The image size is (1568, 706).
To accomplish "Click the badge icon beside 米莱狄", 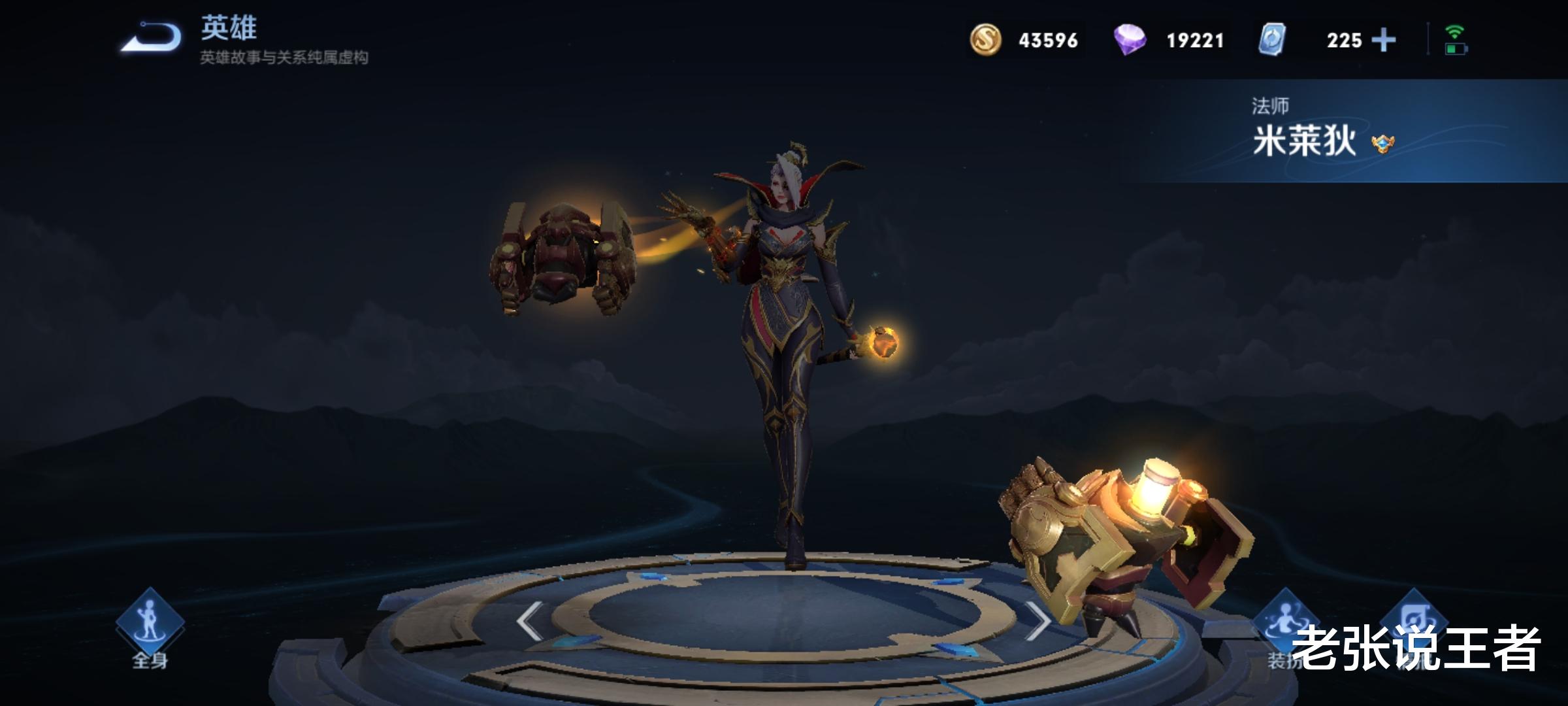I will click(x=1382, y=143).
